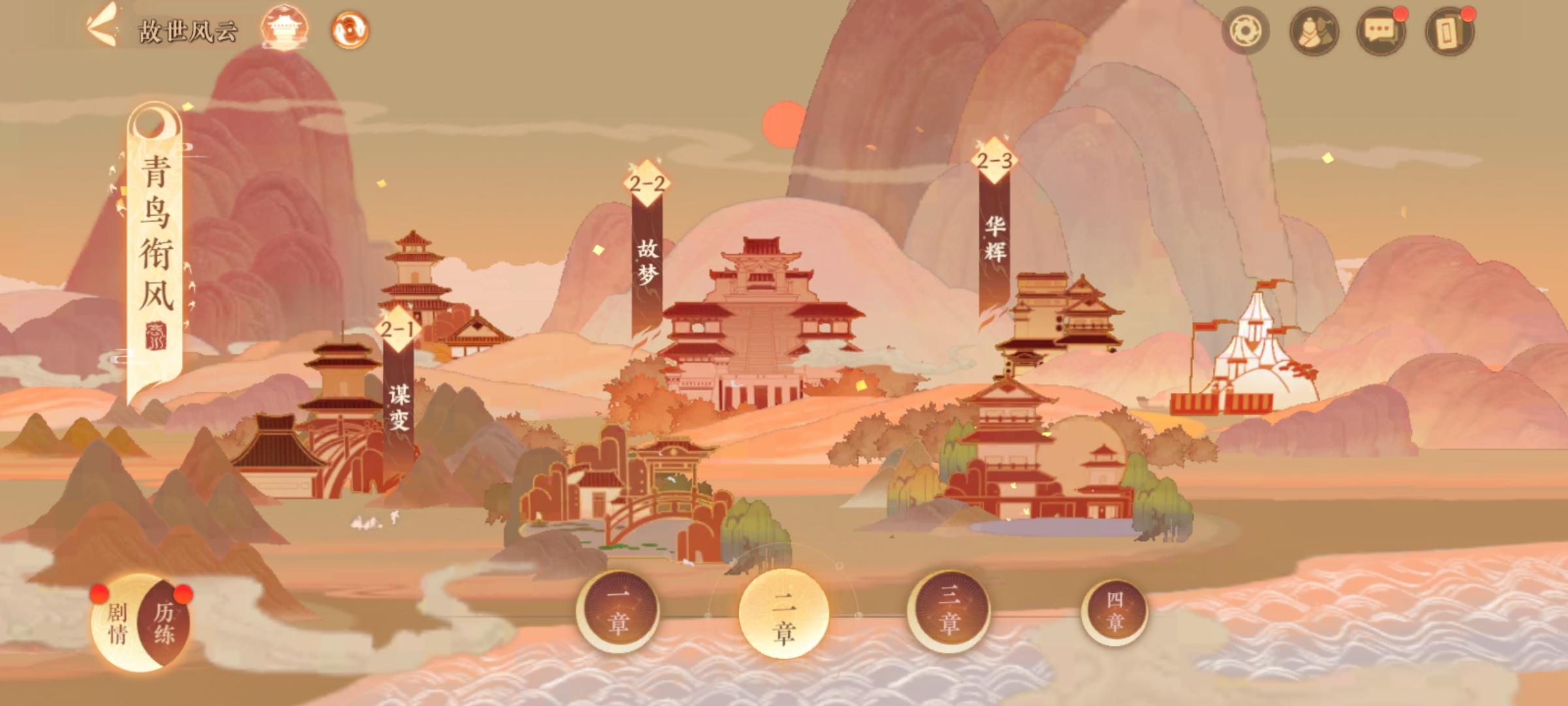Choose the 剧情 story mode
The width and height of the screenshot is (1568, 706).
point(118,622)
